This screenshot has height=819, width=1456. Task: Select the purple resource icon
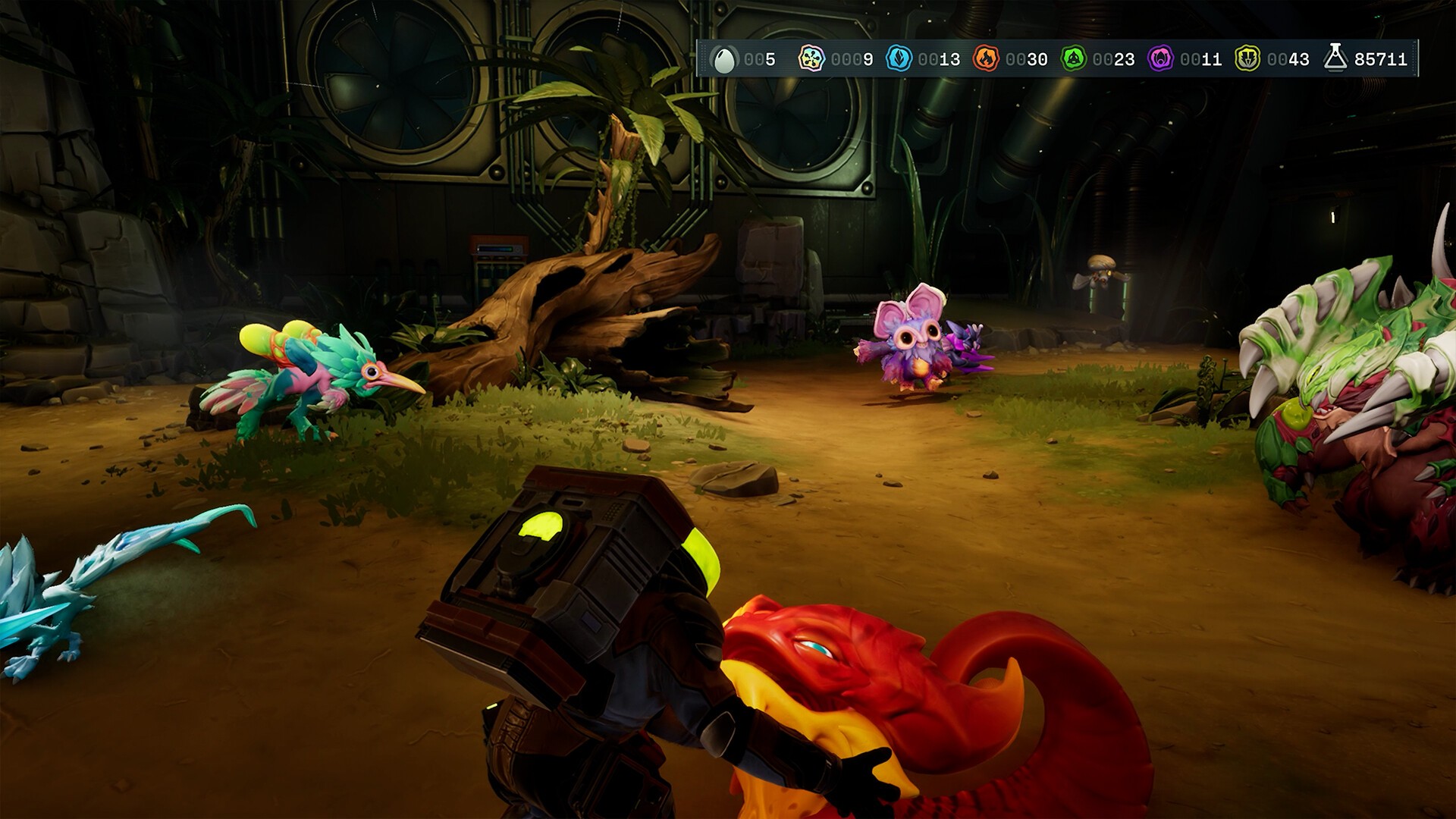tap(1160, 58)
